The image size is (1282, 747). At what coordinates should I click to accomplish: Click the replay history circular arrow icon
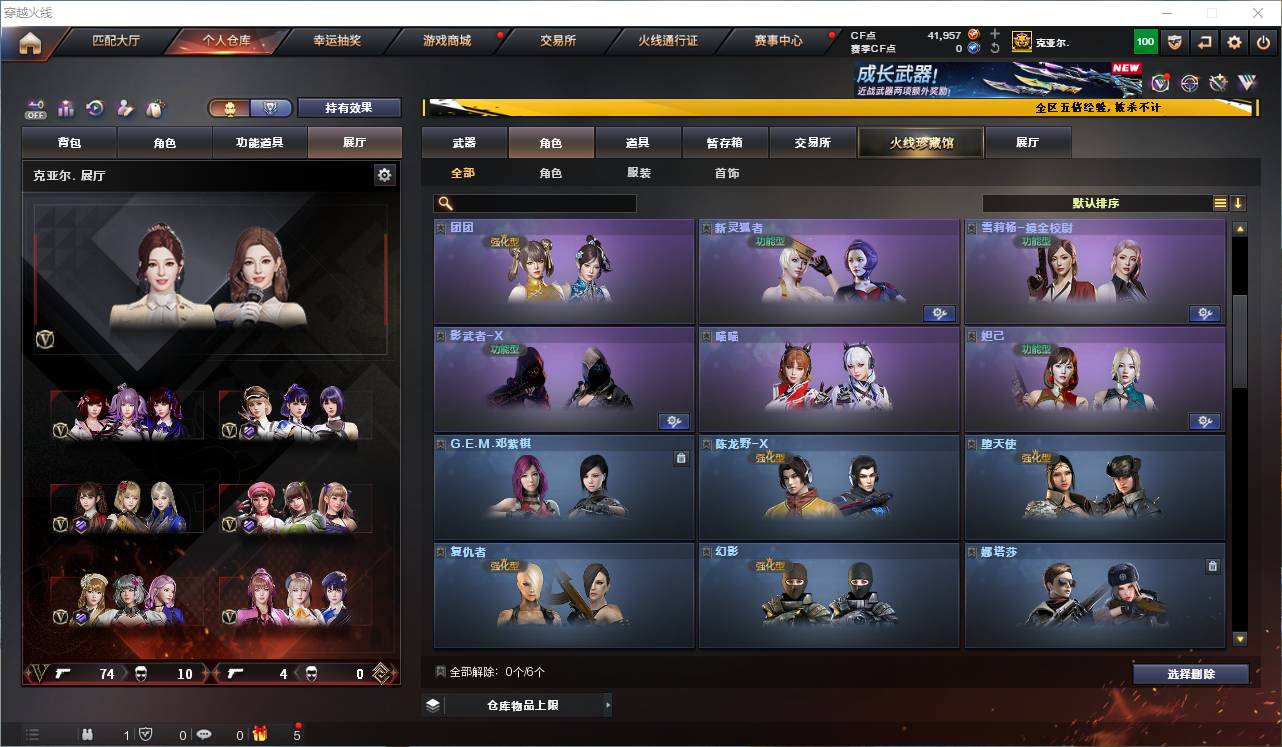tap(95, 105)
